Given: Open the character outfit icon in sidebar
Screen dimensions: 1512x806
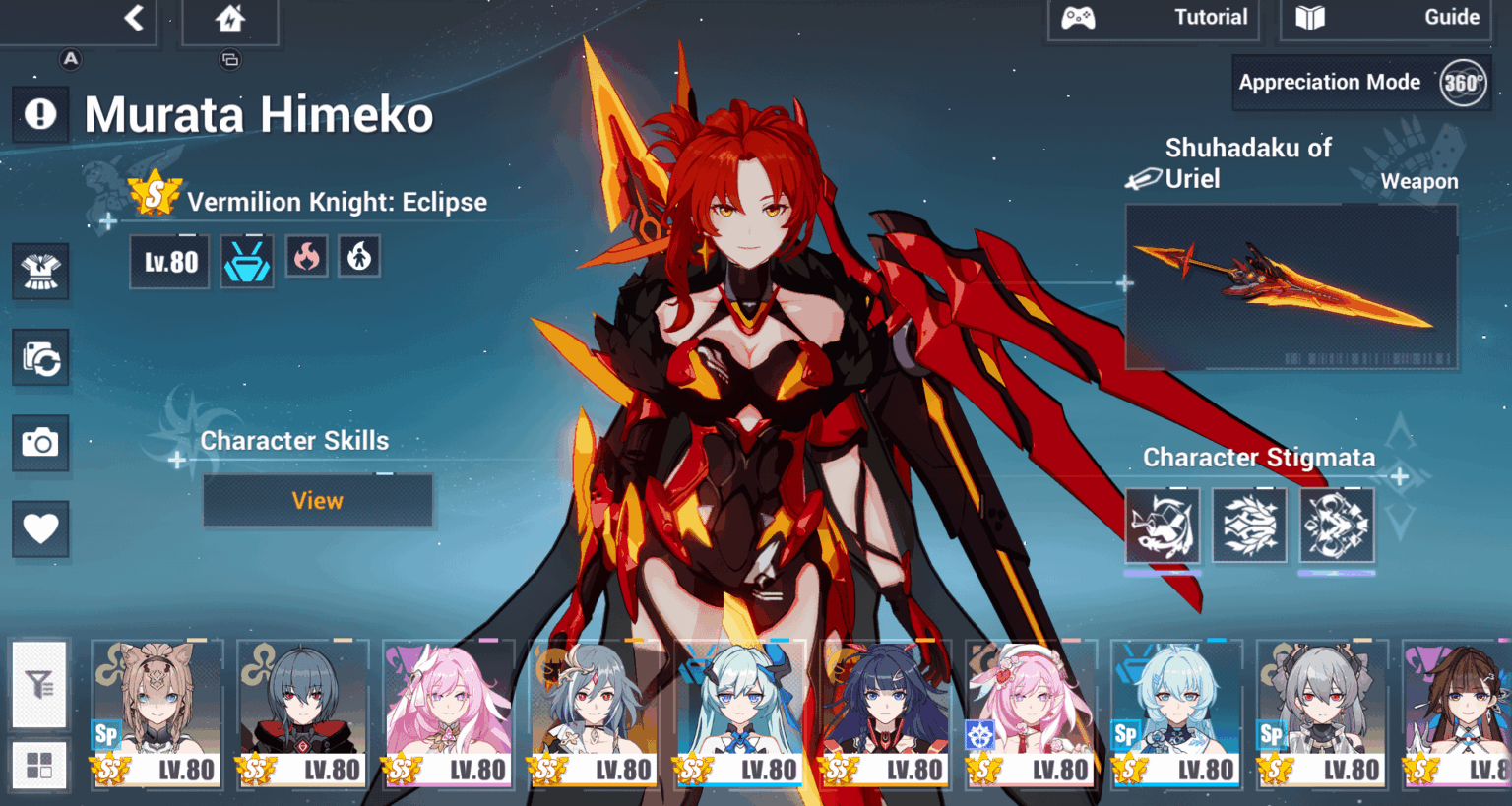Looking at the screenshot, I should pos(40,273).
